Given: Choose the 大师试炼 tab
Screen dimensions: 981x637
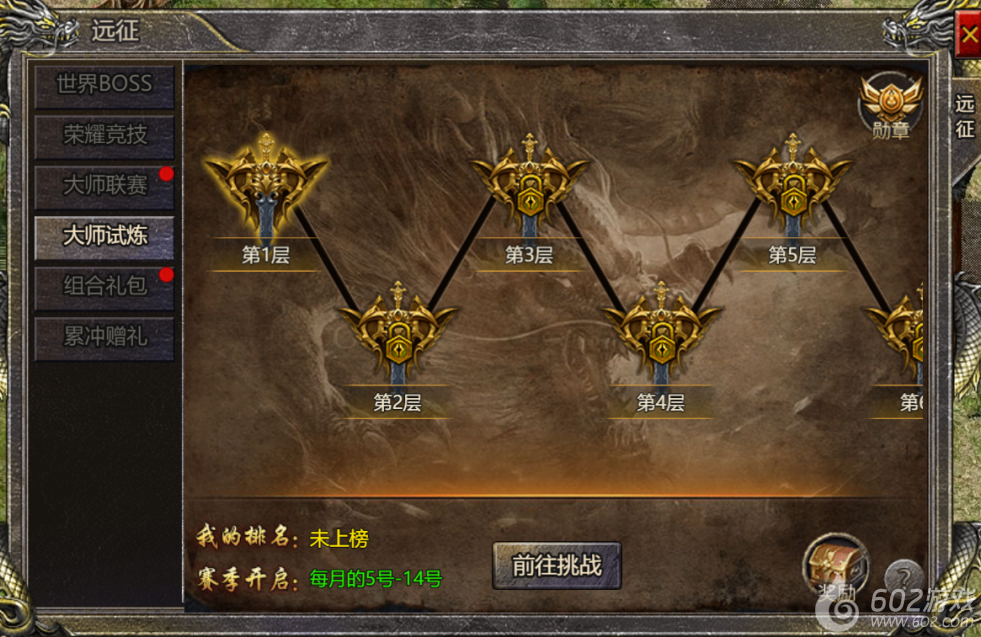Looking at the screenshot, I should tap(104, 236).
